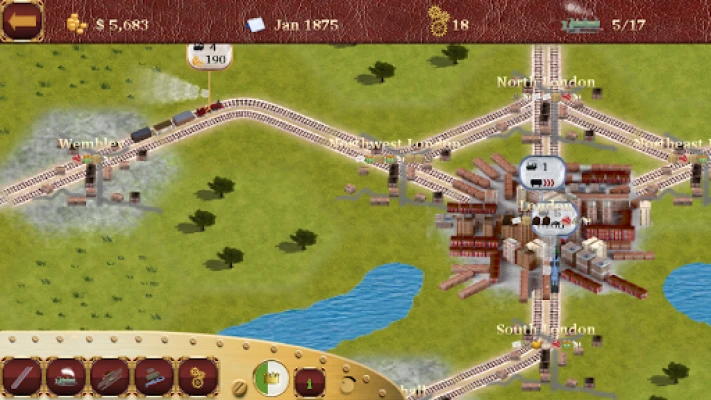Go back with the arrow button

coord(21,21)
